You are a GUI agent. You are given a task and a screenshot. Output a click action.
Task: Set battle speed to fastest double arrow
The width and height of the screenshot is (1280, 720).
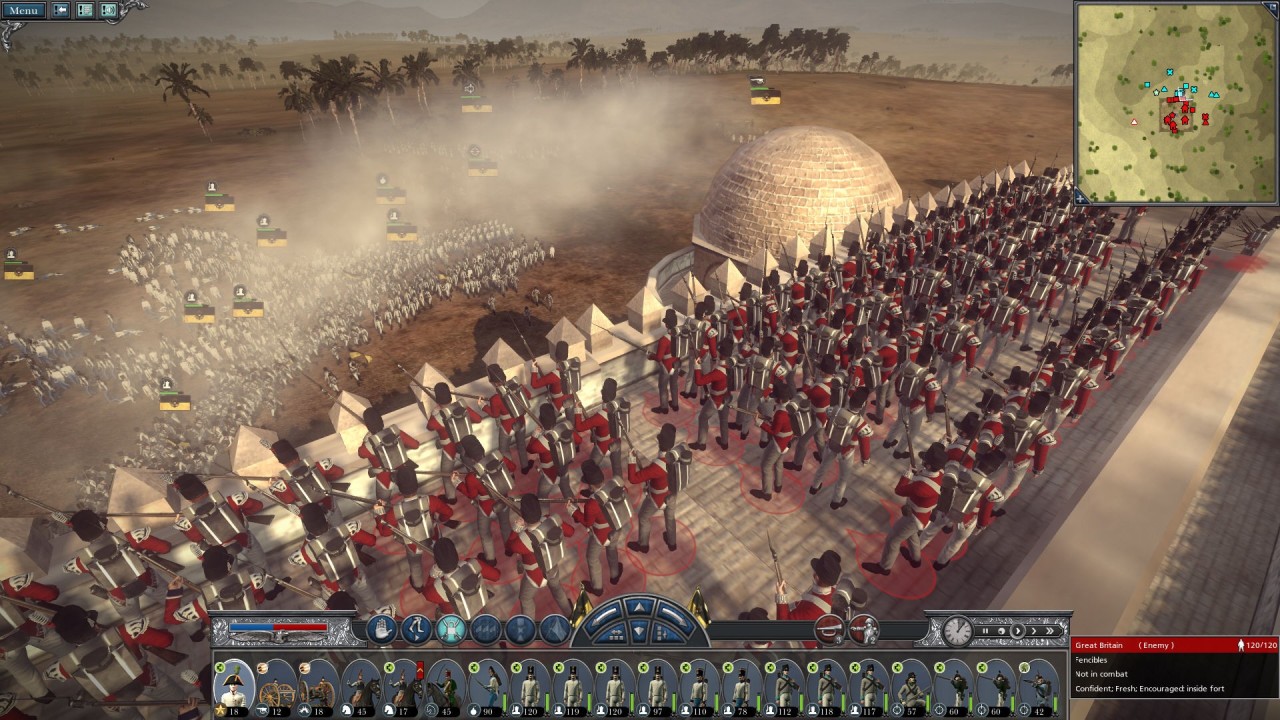click(1049, 631)
